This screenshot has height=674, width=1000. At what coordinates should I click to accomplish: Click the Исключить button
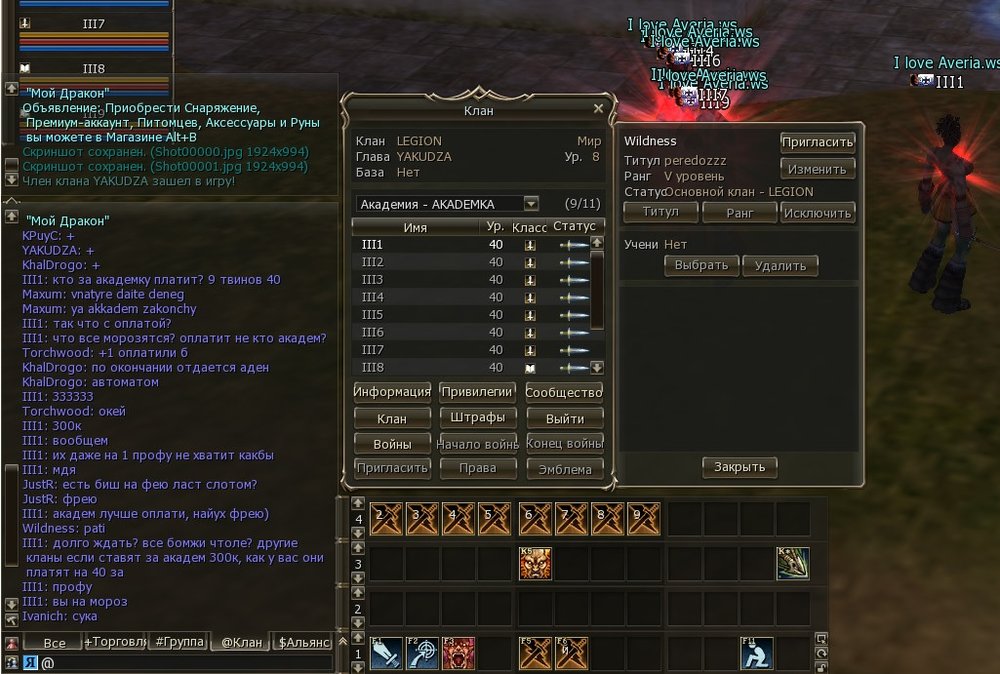[817, 212]
